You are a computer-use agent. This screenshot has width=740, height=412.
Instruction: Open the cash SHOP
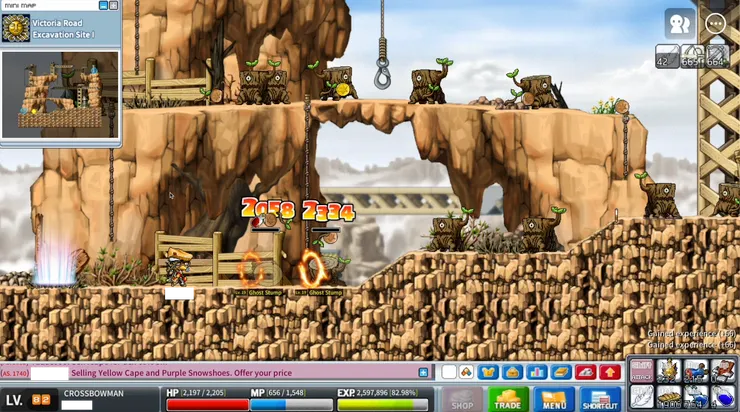462,399
